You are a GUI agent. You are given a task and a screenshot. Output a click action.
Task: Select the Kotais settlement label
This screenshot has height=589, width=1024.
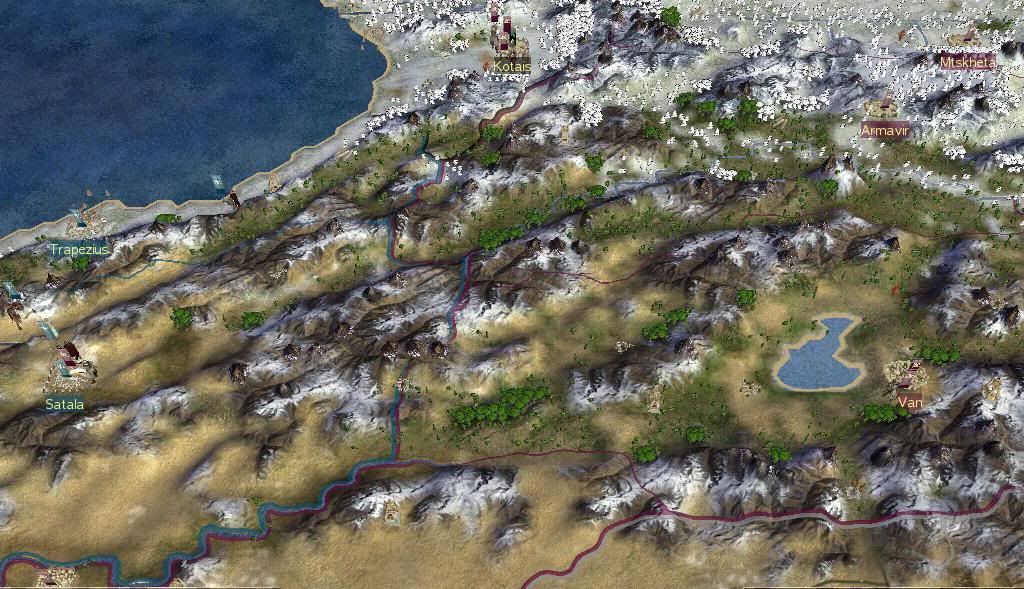[x=511, y=67]
